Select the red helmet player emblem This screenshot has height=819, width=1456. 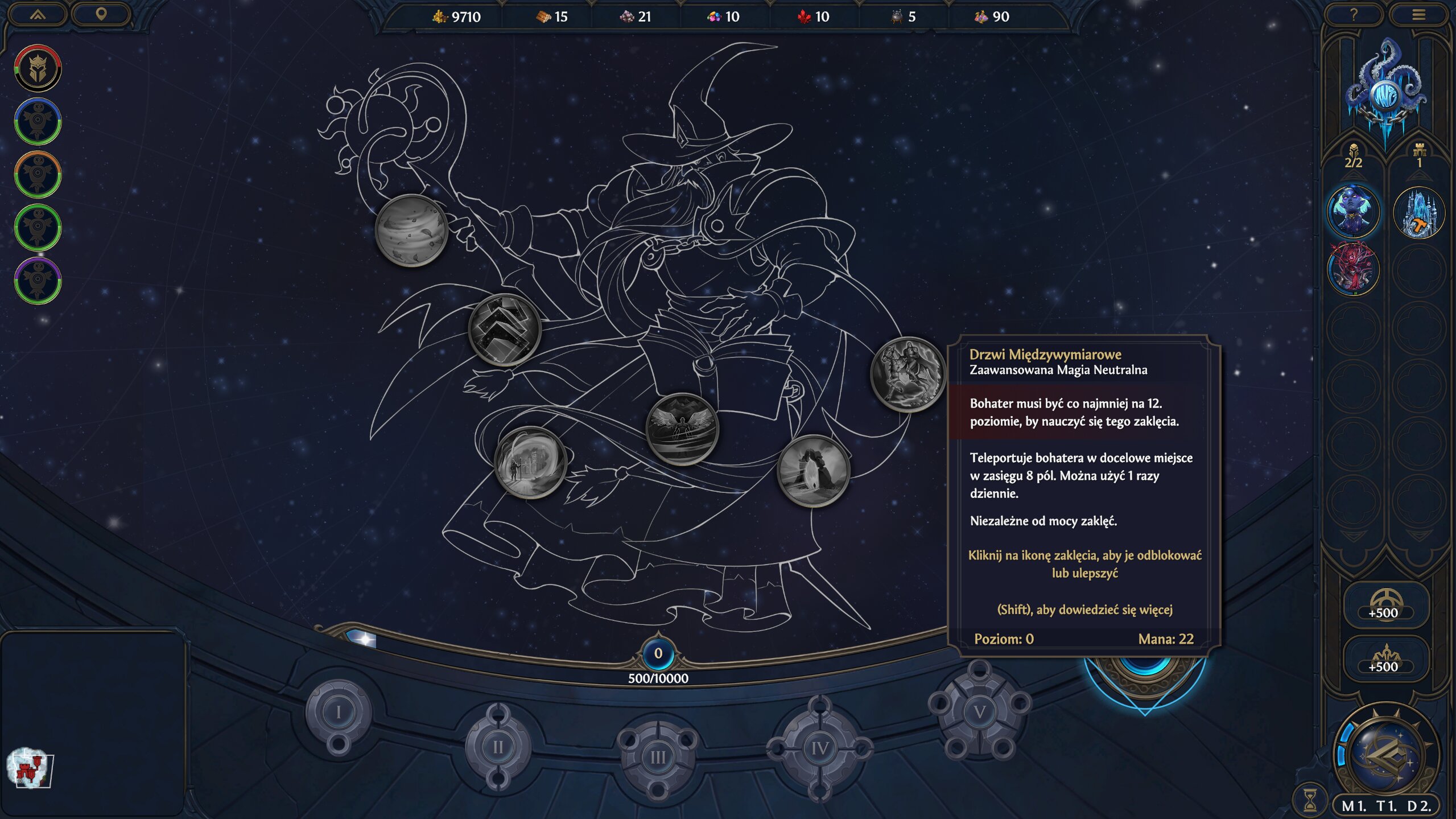pyautogui.click(x=38, y=68)
